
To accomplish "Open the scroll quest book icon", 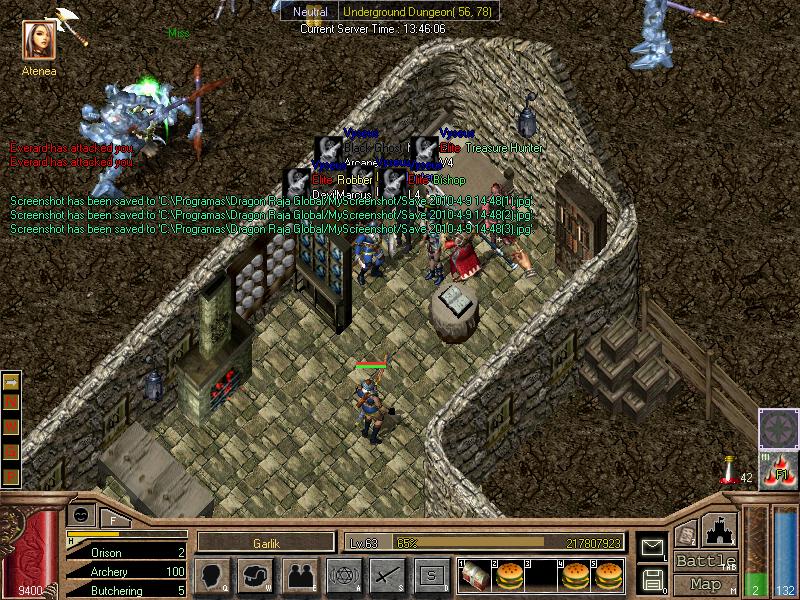I will [686, 535].
